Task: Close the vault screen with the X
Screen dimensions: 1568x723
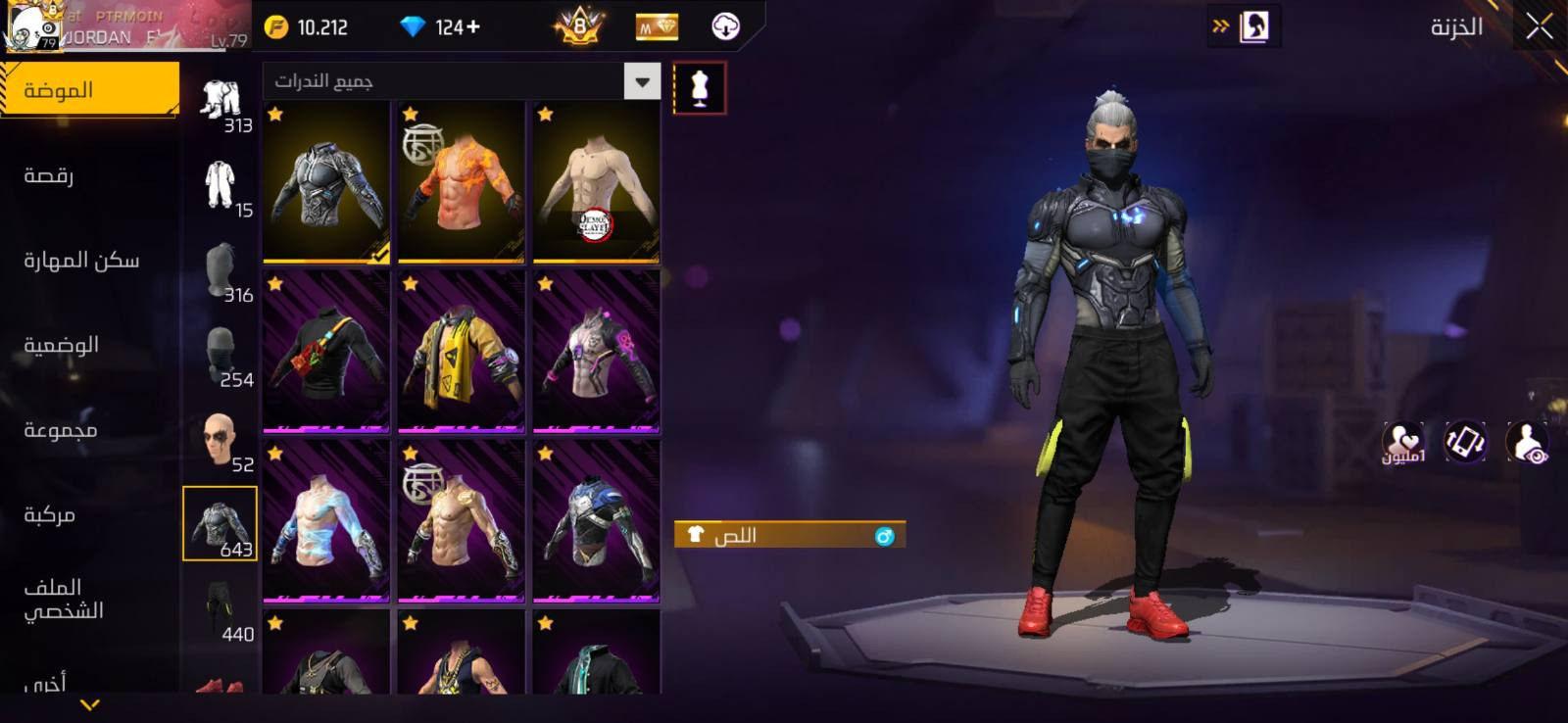Action: coord(1539,27)
